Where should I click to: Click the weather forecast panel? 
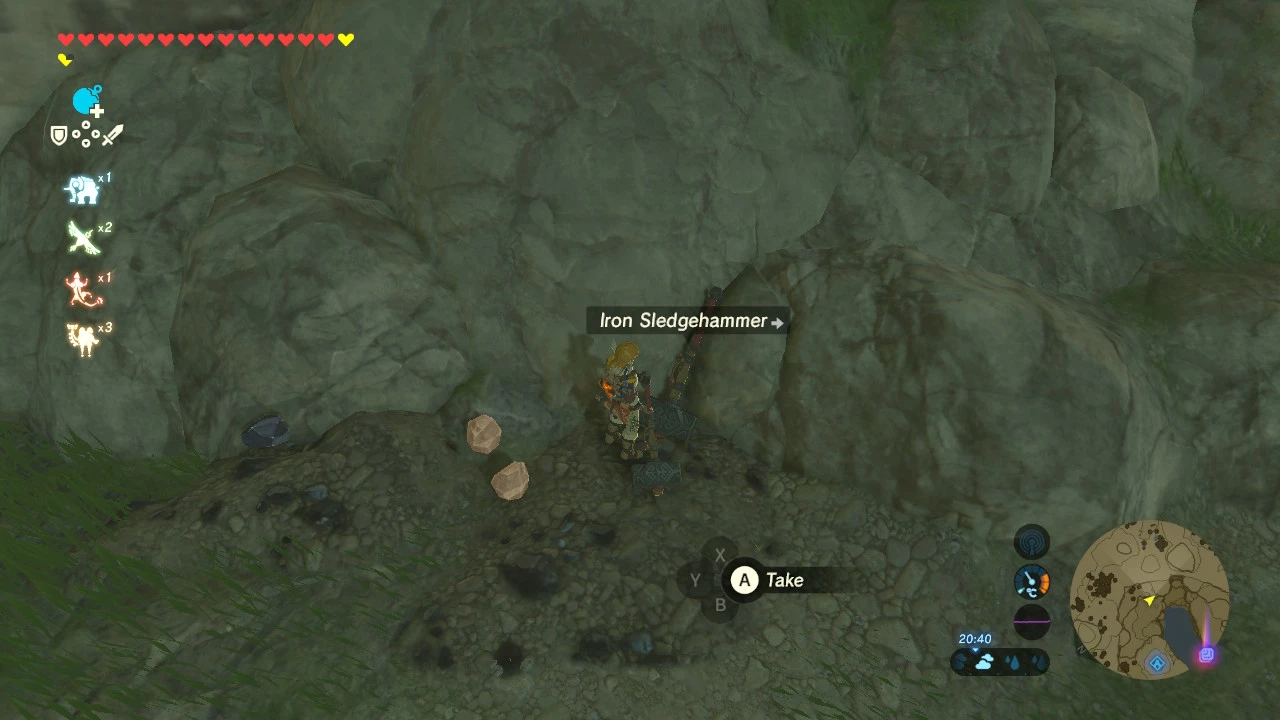(999, 661)
